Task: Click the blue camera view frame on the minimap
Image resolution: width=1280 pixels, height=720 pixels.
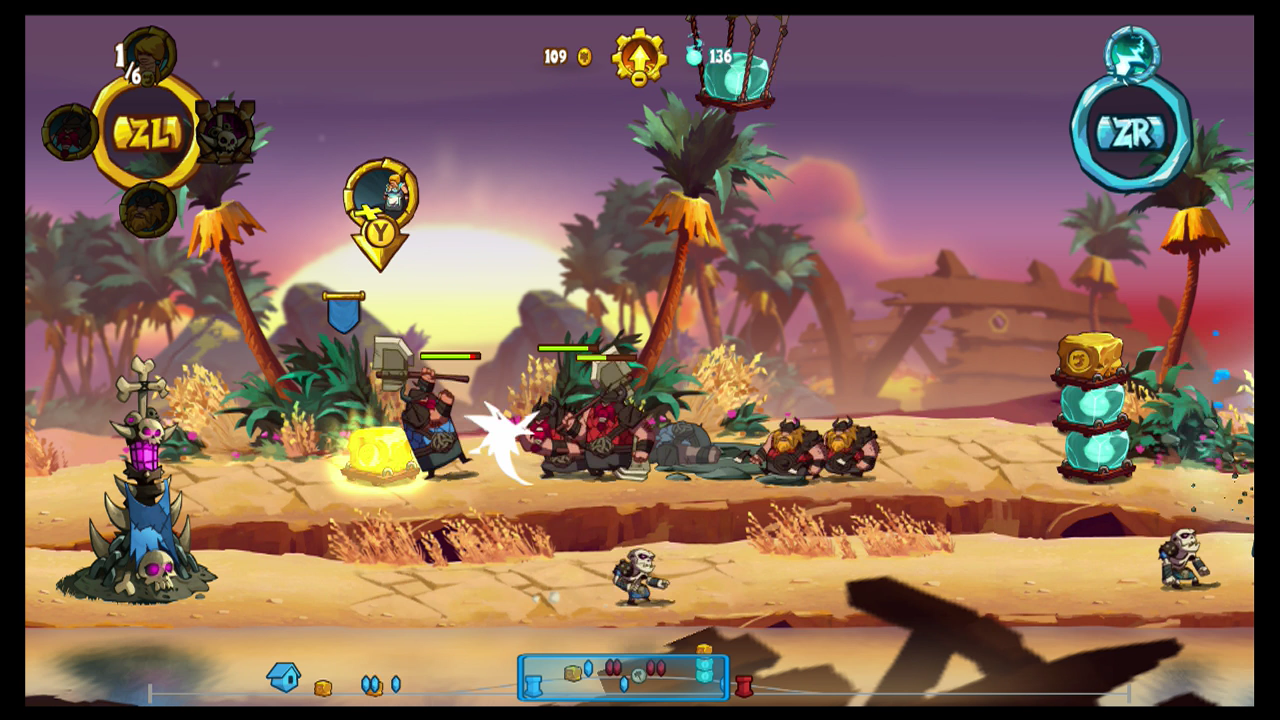Action: point(623,677)
